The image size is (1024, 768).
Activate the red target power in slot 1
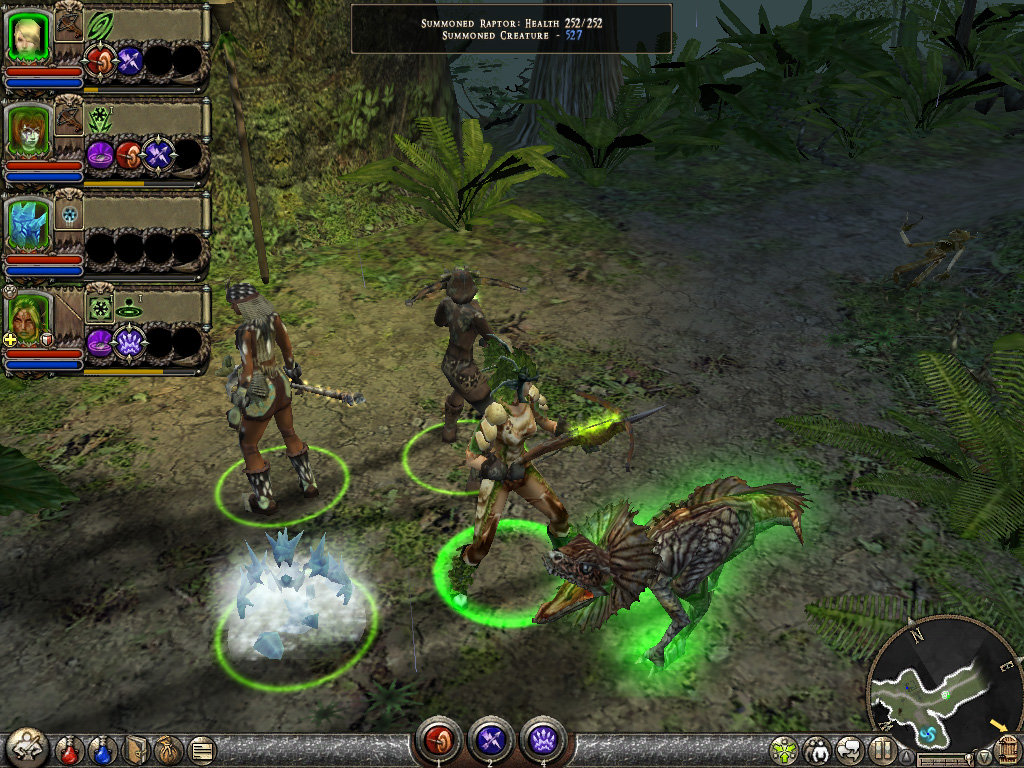438,740
